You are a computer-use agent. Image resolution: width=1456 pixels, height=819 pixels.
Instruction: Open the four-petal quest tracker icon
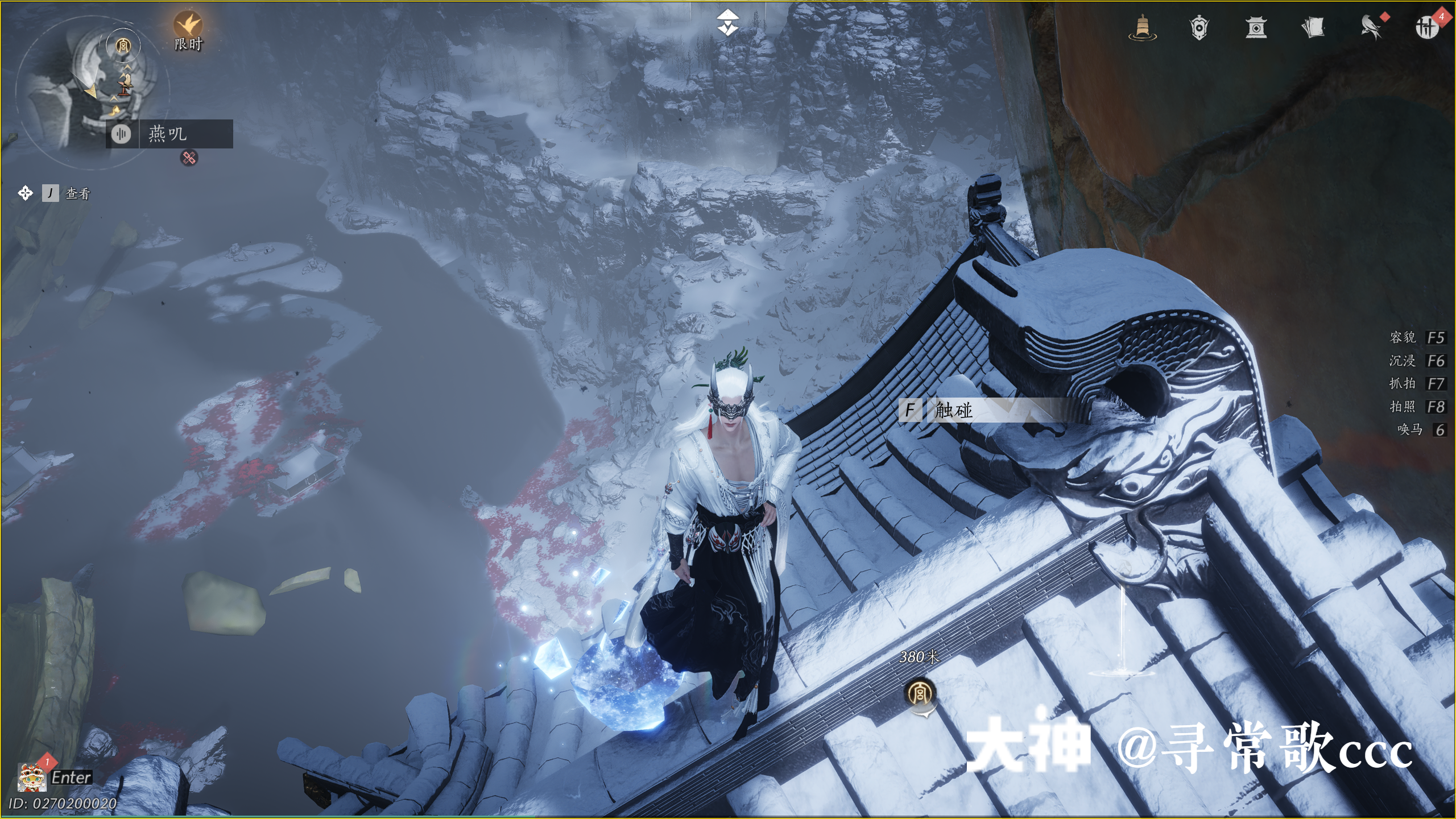(x=25, y=193)
